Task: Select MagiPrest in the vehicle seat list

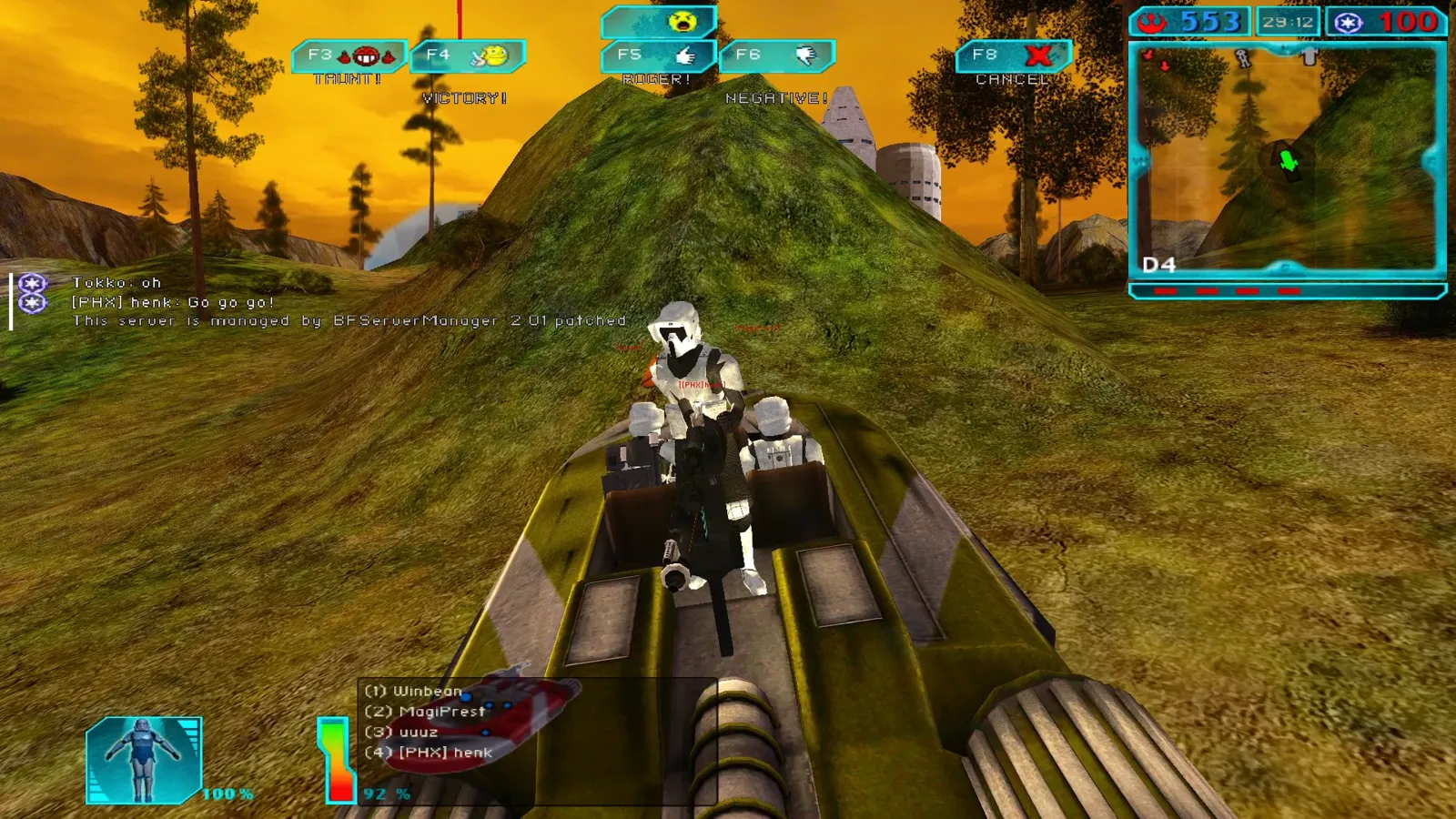Action: (425, 712)
